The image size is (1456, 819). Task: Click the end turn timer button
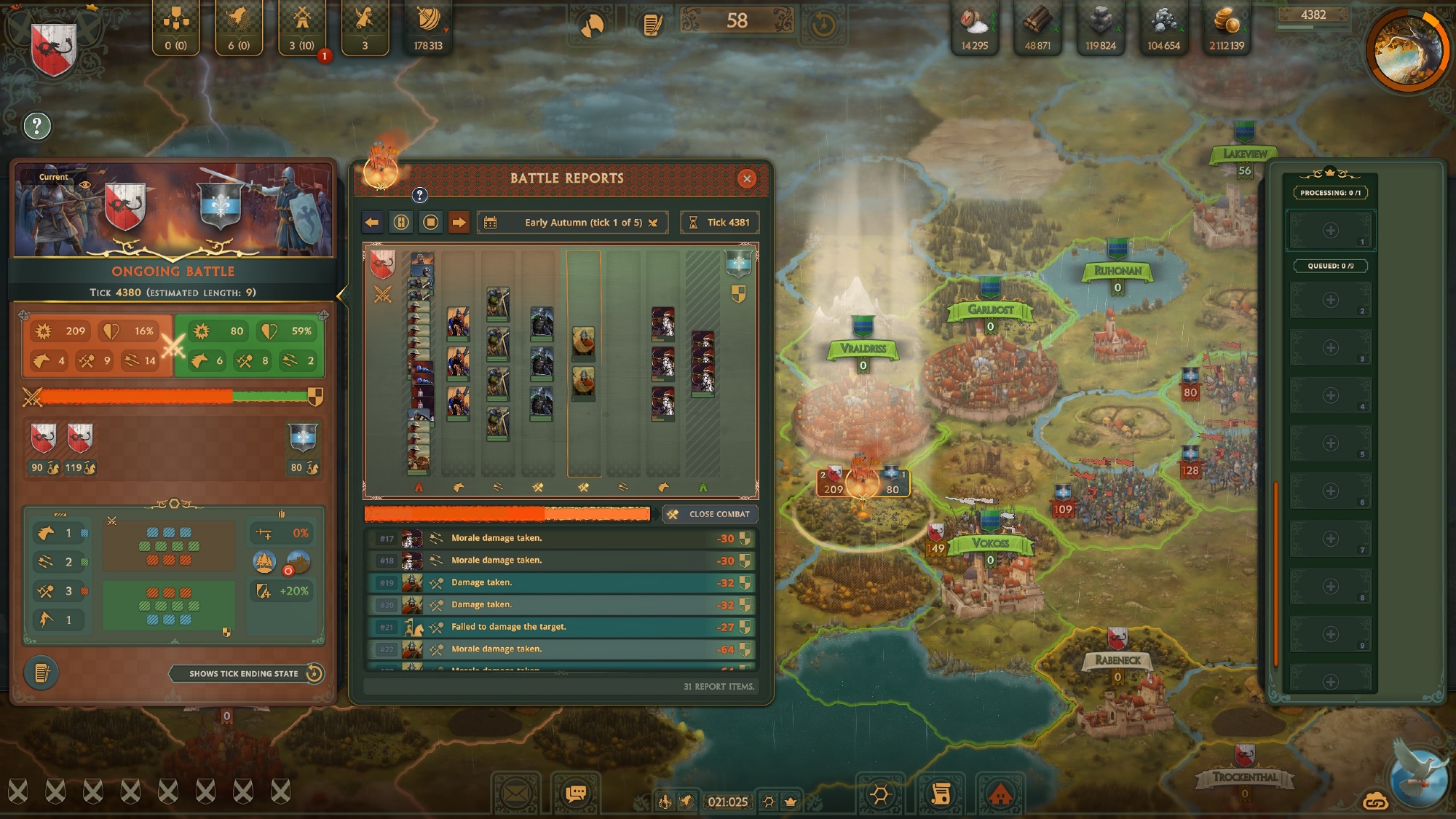pos(823,25)
